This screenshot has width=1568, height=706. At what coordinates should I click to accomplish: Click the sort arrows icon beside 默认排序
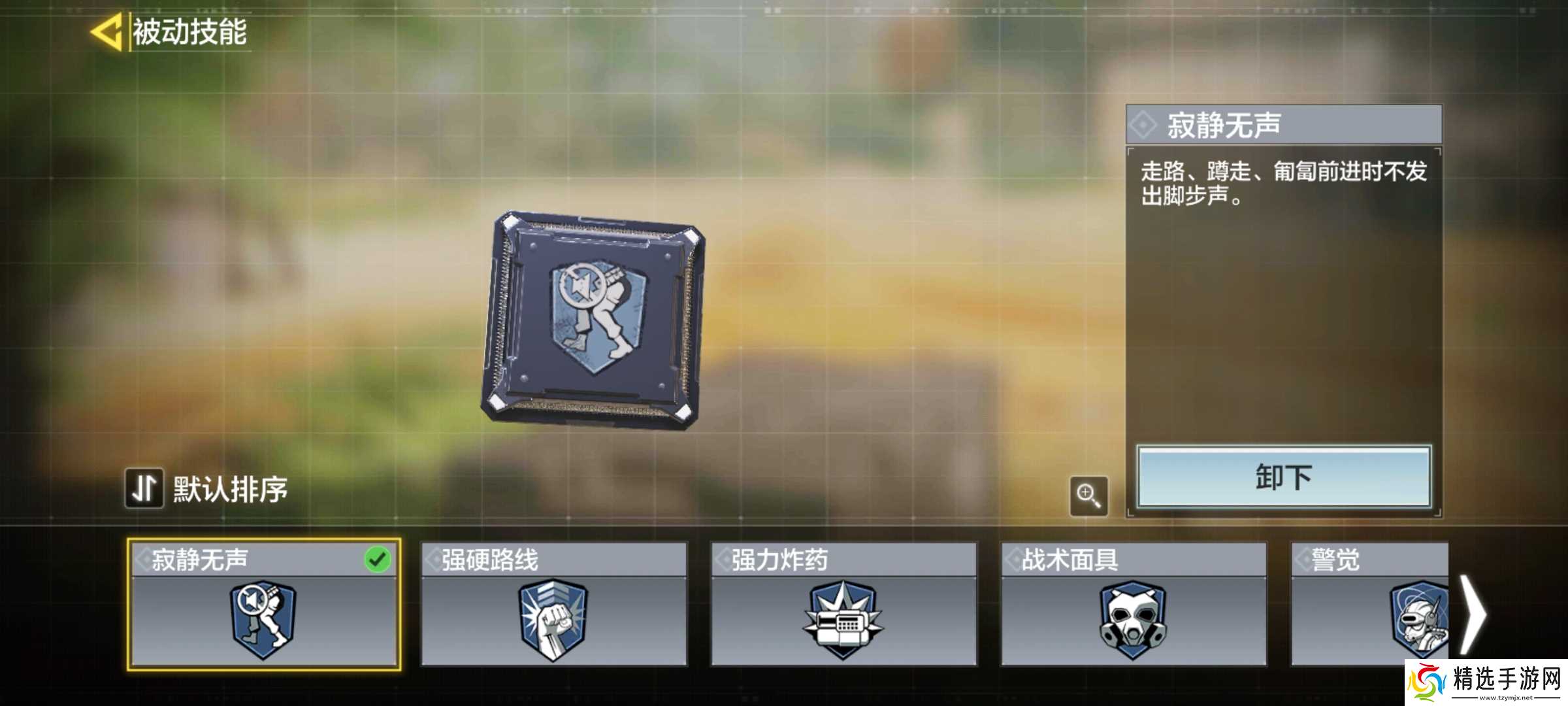tap(145, 487)
